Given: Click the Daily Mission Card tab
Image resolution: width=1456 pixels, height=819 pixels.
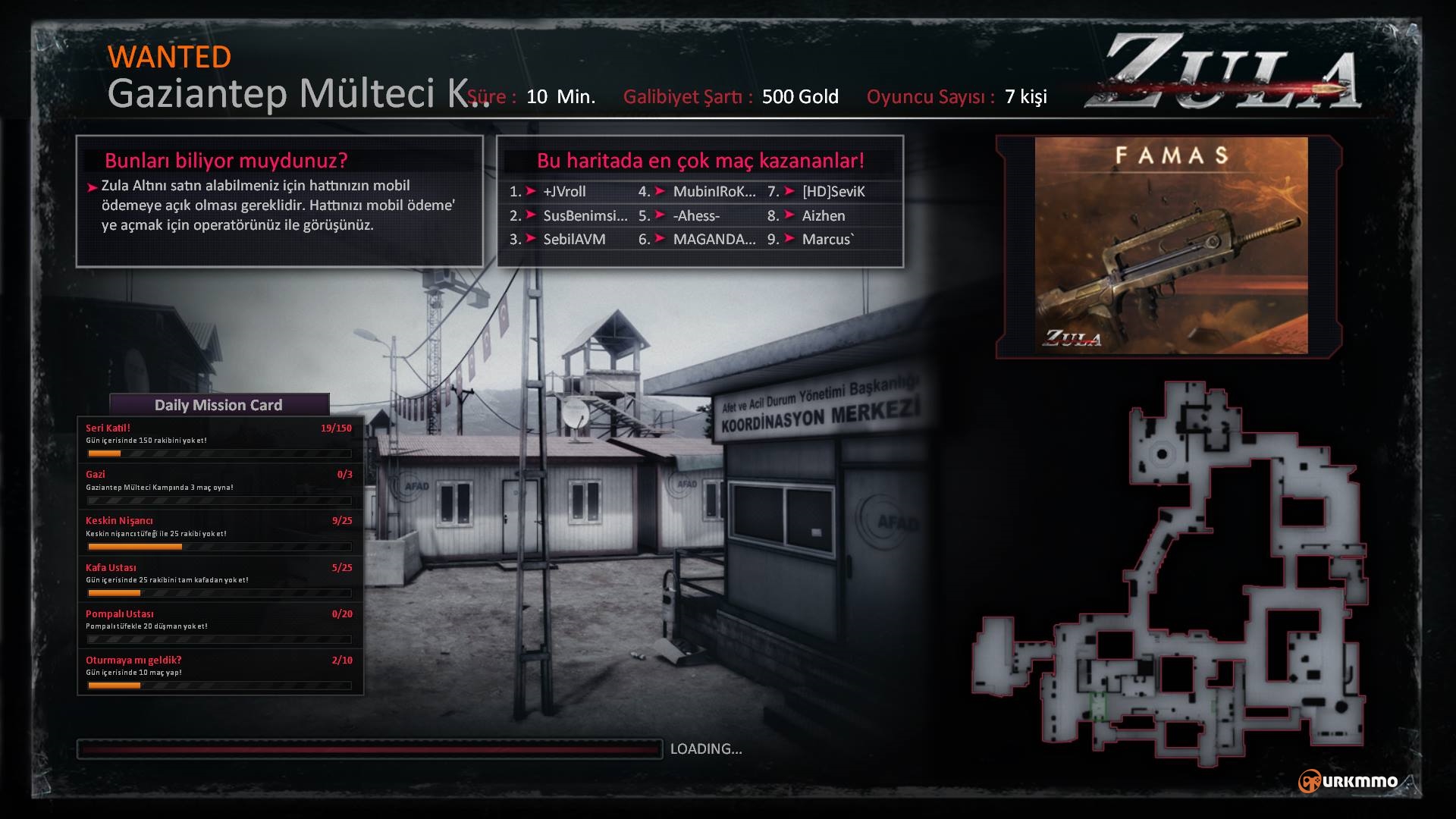Looking at the screenshot, I should (218, 405).
